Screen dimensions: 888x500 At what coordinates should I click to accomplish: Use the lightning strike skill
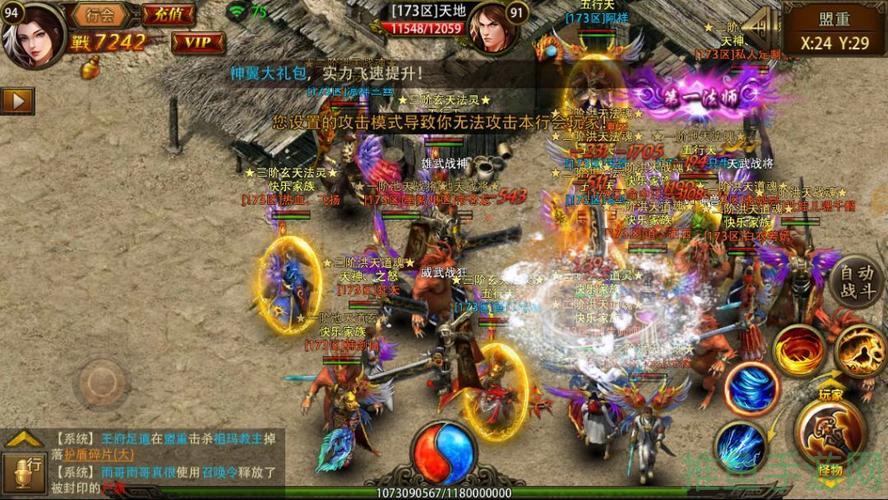pos(740,447)
